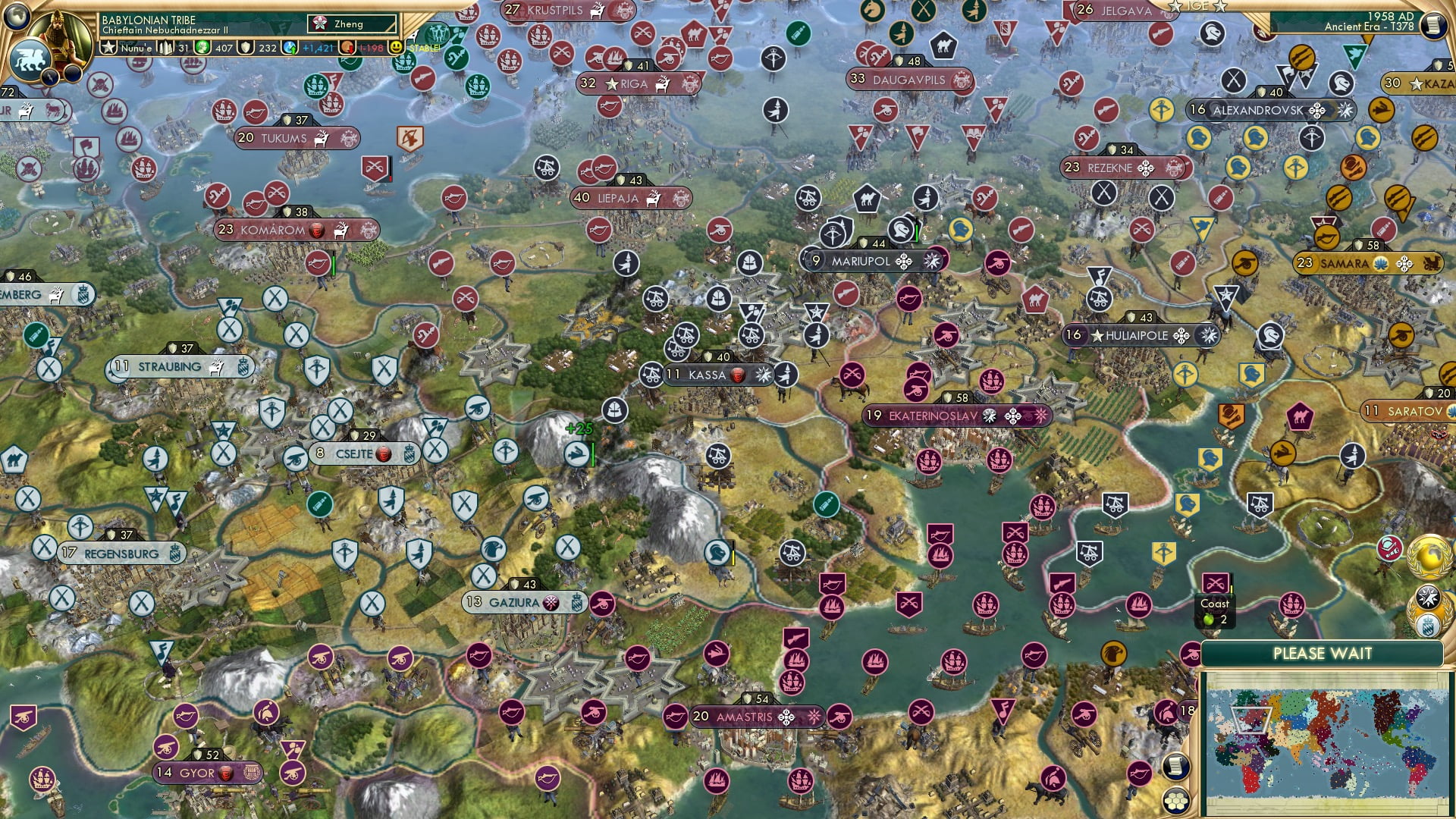Jump to a location on the world minimap
This screenshot has width=1456, height=819.
click(1323, 742)
